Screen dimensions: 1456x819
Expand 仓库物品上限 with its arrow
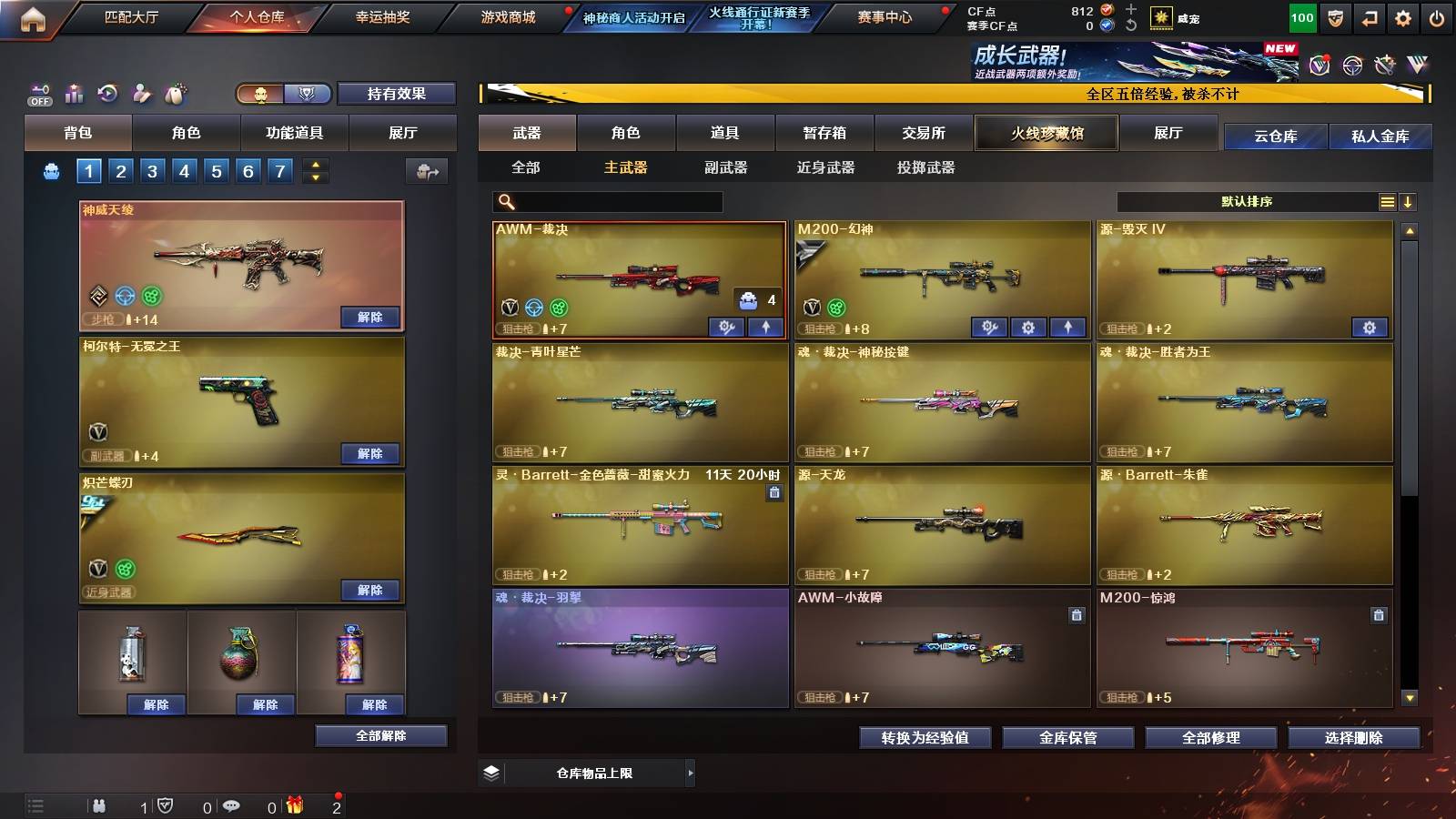tap(689, 773)
